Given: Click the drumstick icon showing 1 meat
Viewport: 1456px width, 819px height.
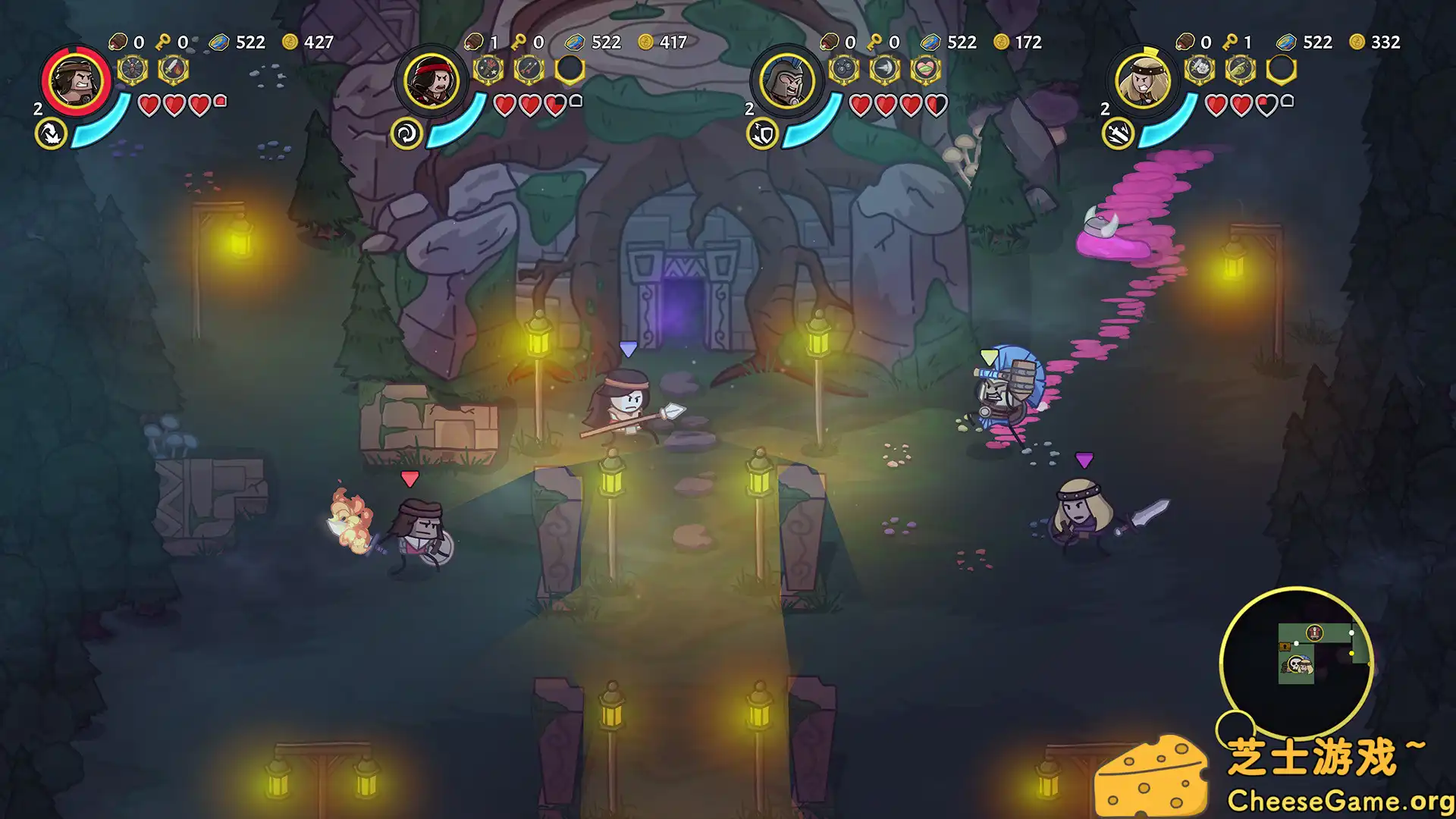Looking at the screenshot, I should [474, 40].
